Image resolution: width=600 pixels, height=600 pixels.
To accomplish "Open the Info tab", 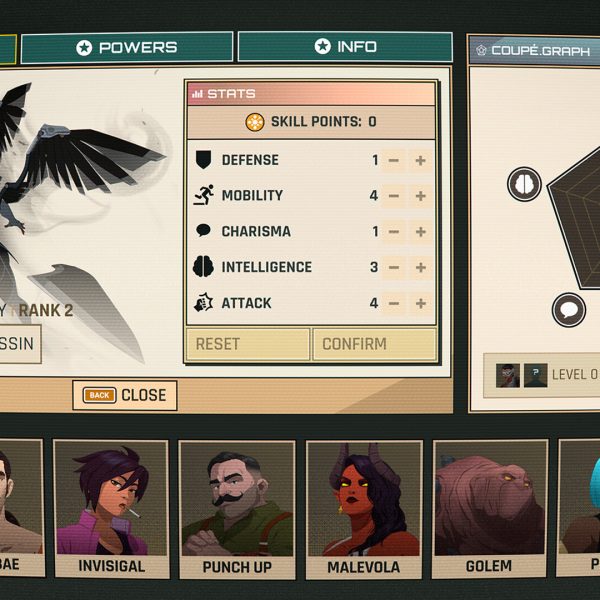I will pos(346,47).
